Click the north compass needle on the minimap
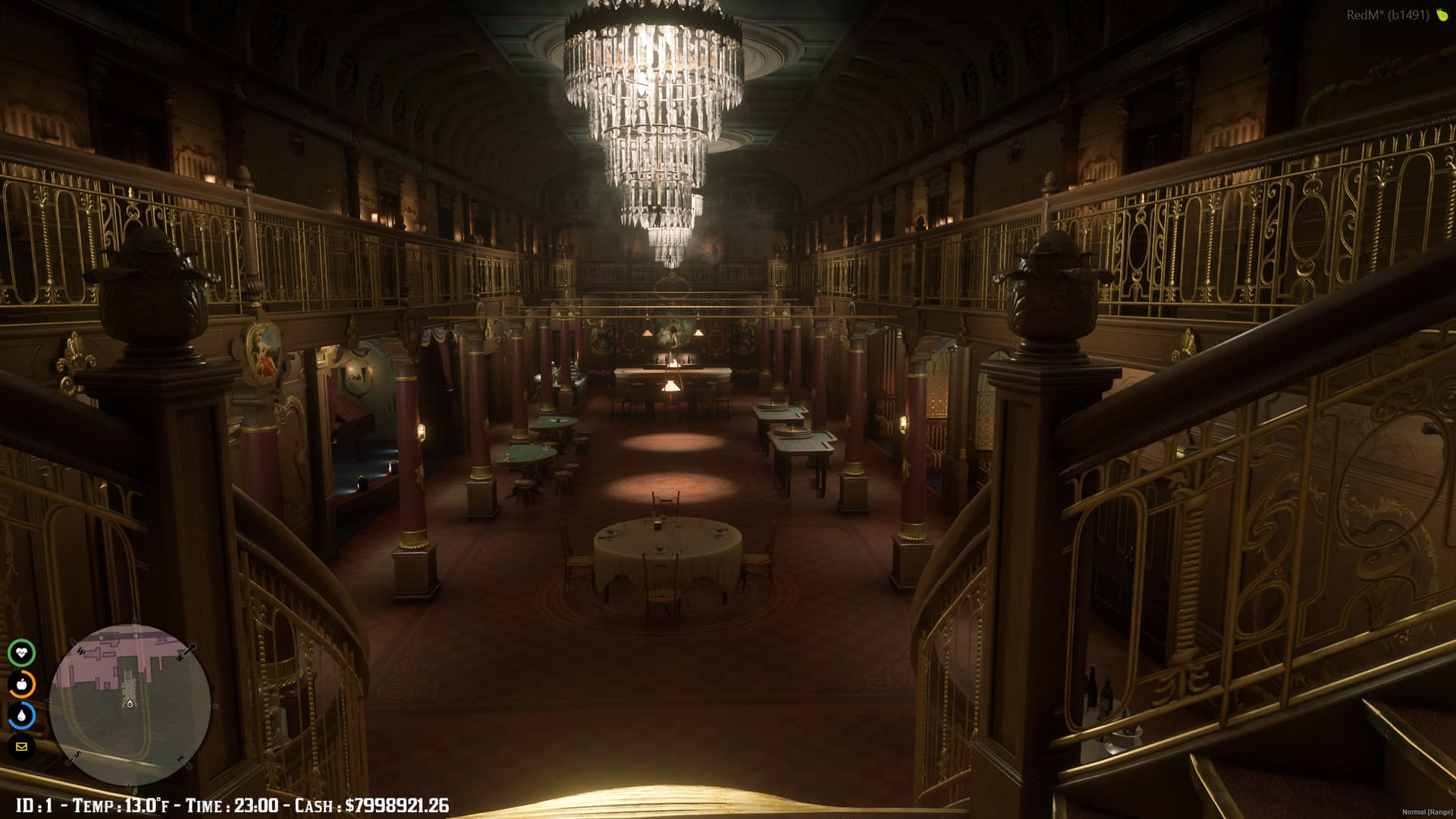The image size is (1456, 819). (187, 650)
